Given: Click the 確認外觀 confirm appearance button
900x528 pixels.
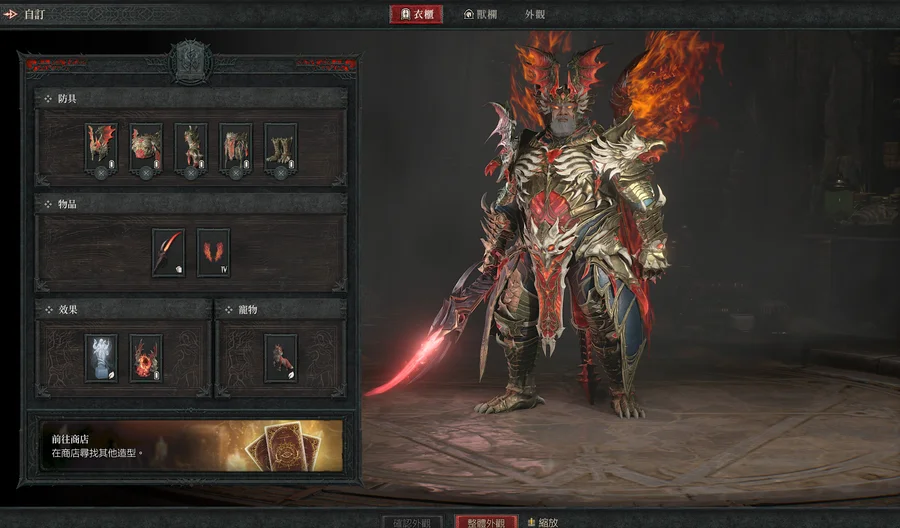Looking at the screenshot, I should (x=411, y=522).
